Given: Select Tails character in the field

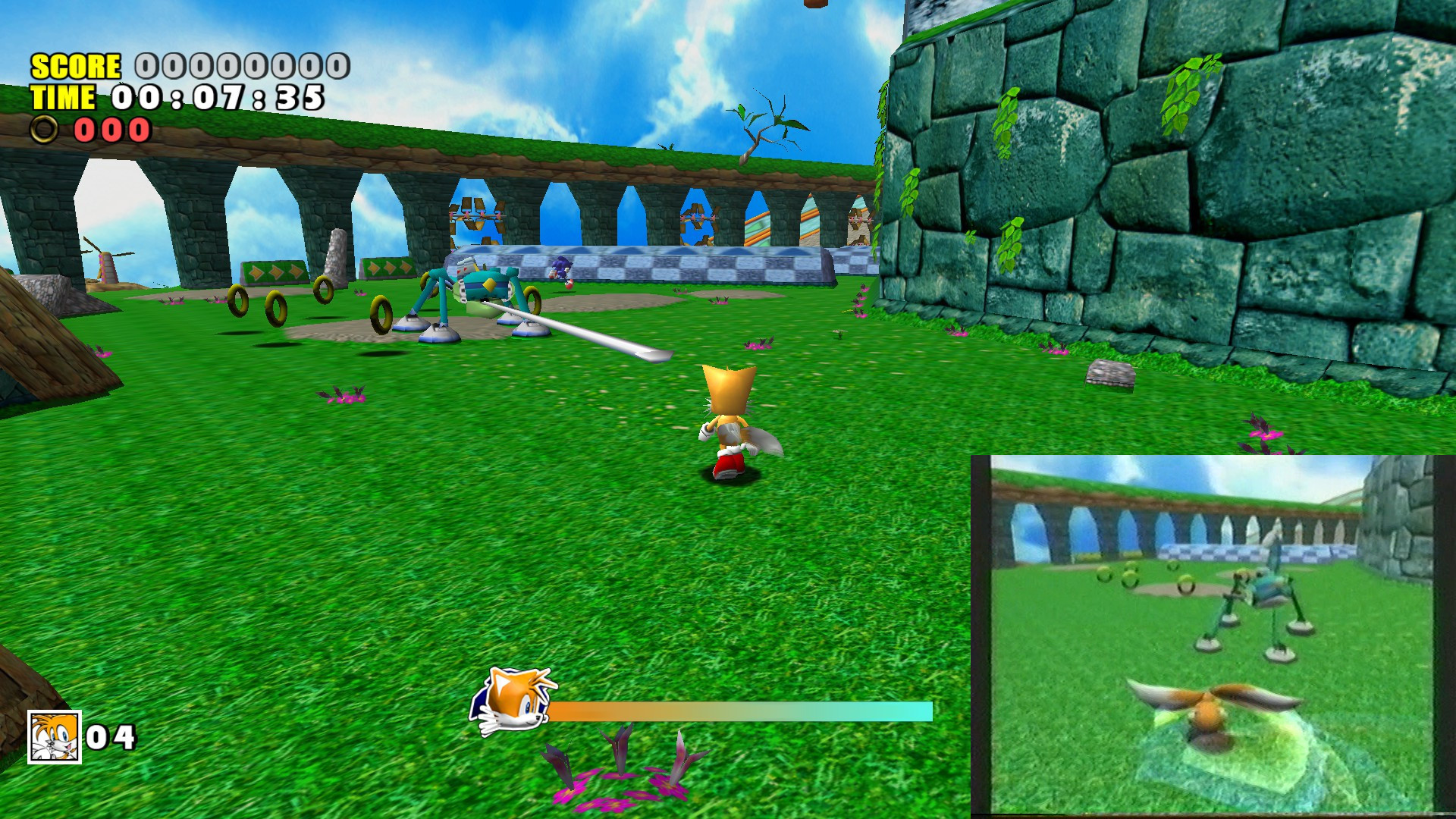Looking at the screenshot, I should 728,425.
